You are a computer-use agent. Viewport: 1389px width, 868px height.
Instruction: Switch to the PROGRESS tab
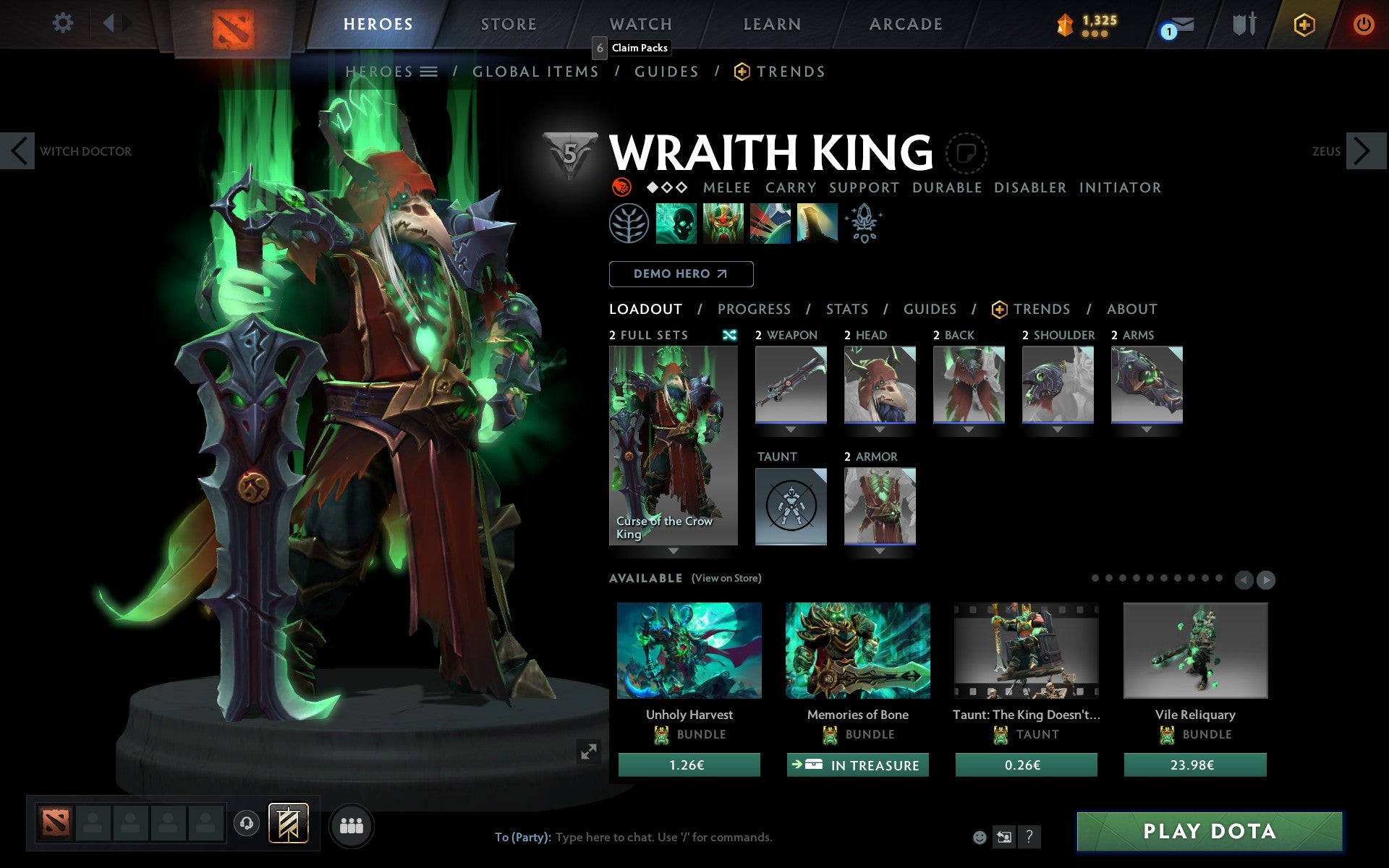point(754,309)
